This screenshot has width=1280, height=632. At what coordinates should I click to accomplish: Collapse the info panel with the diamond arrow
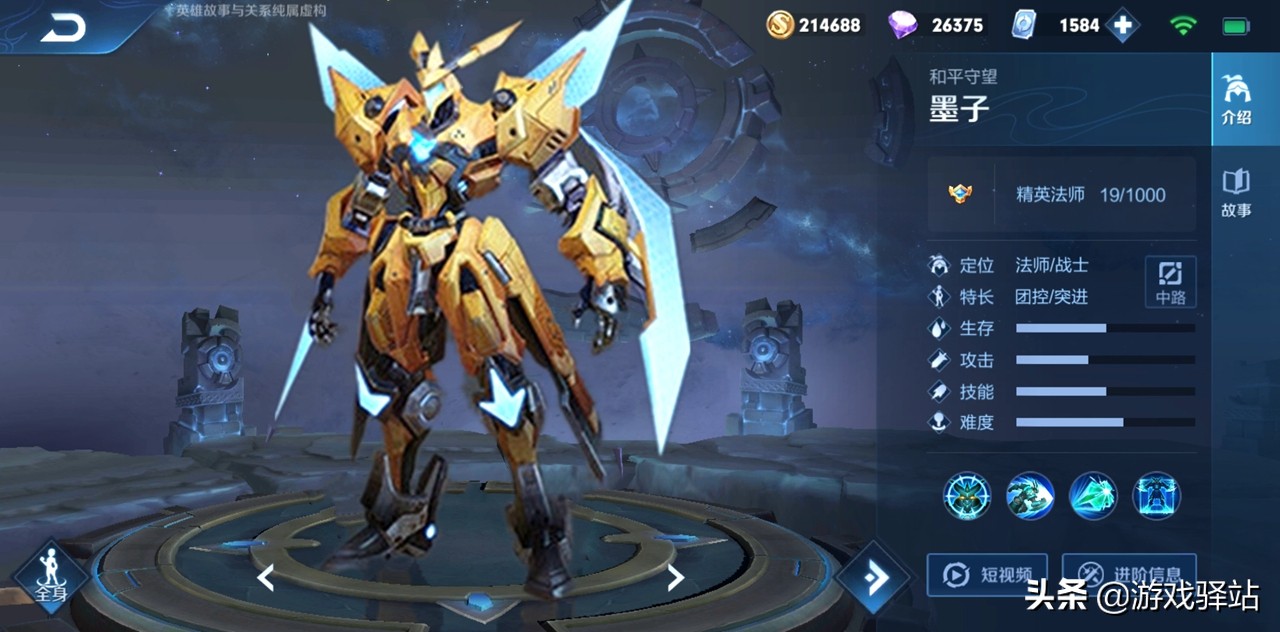(x=873, y=577)
